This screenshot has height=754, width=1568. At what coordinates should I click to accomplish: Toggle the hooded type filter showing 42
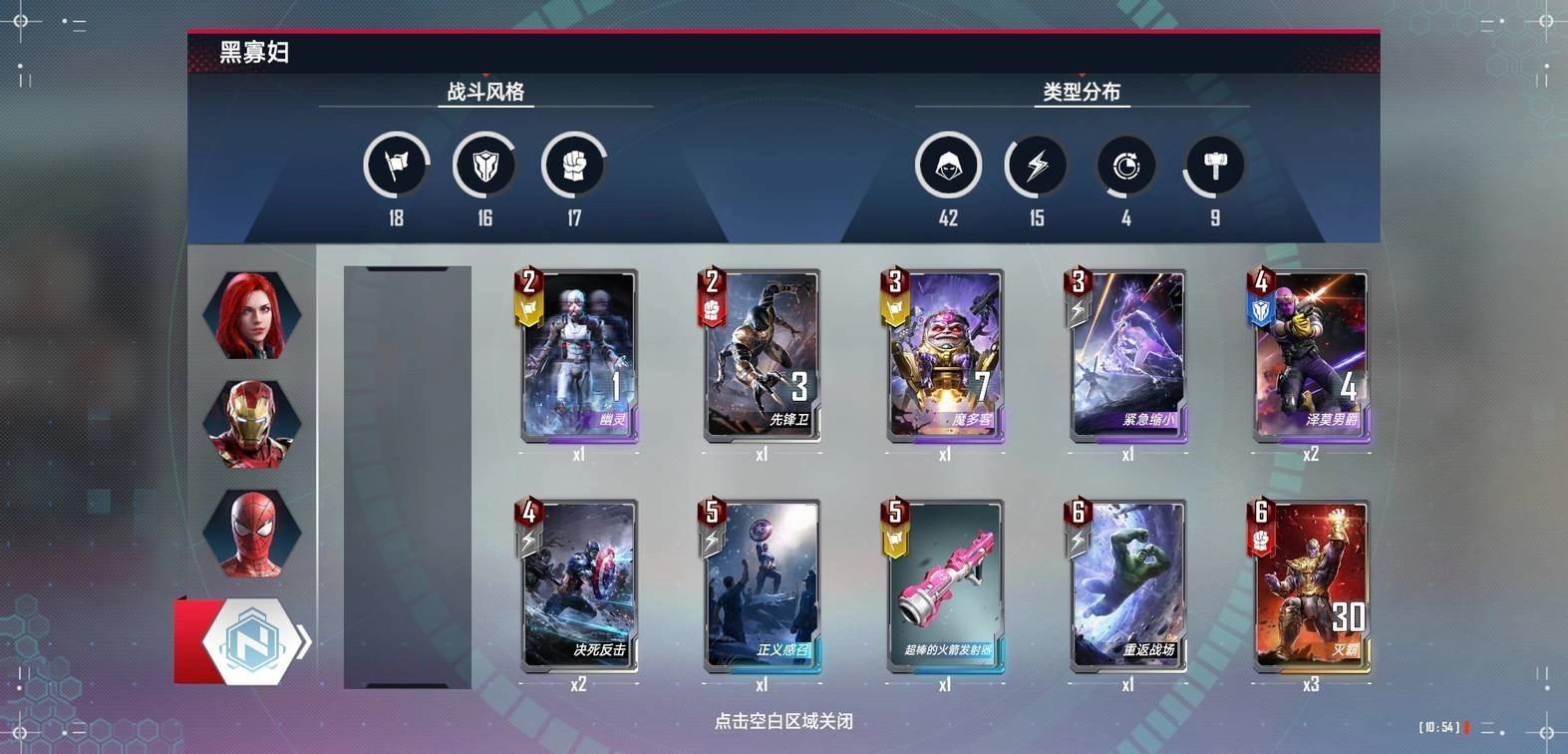click(x=948, y=166)
